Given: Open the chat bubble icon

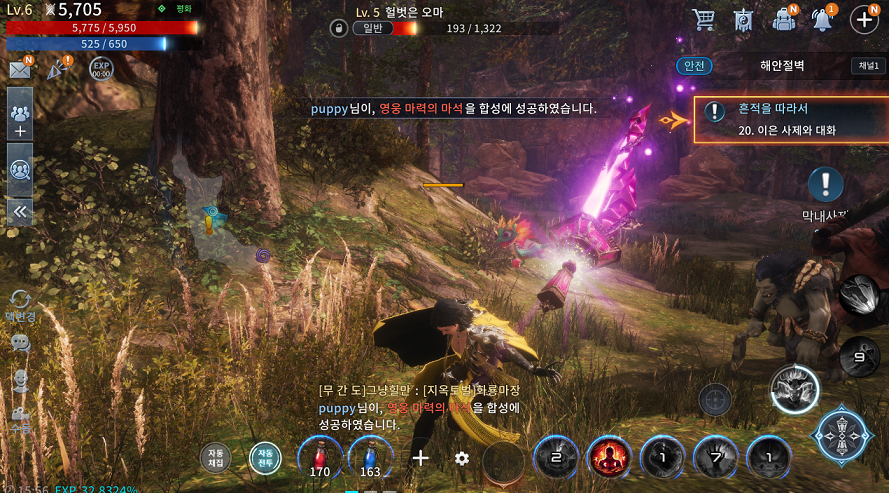Looking at the screenshot, I should click(x=20, y=343).
